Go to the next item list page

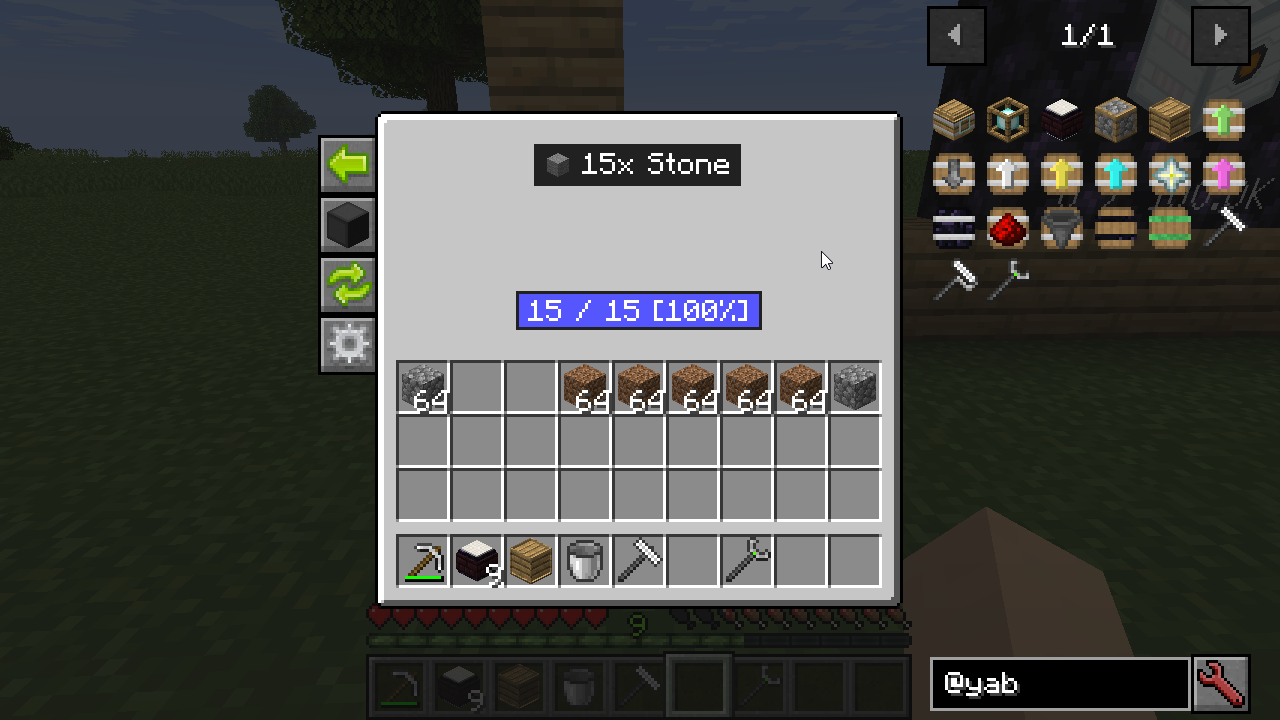pyautogui.click(x=1220, y=36)
